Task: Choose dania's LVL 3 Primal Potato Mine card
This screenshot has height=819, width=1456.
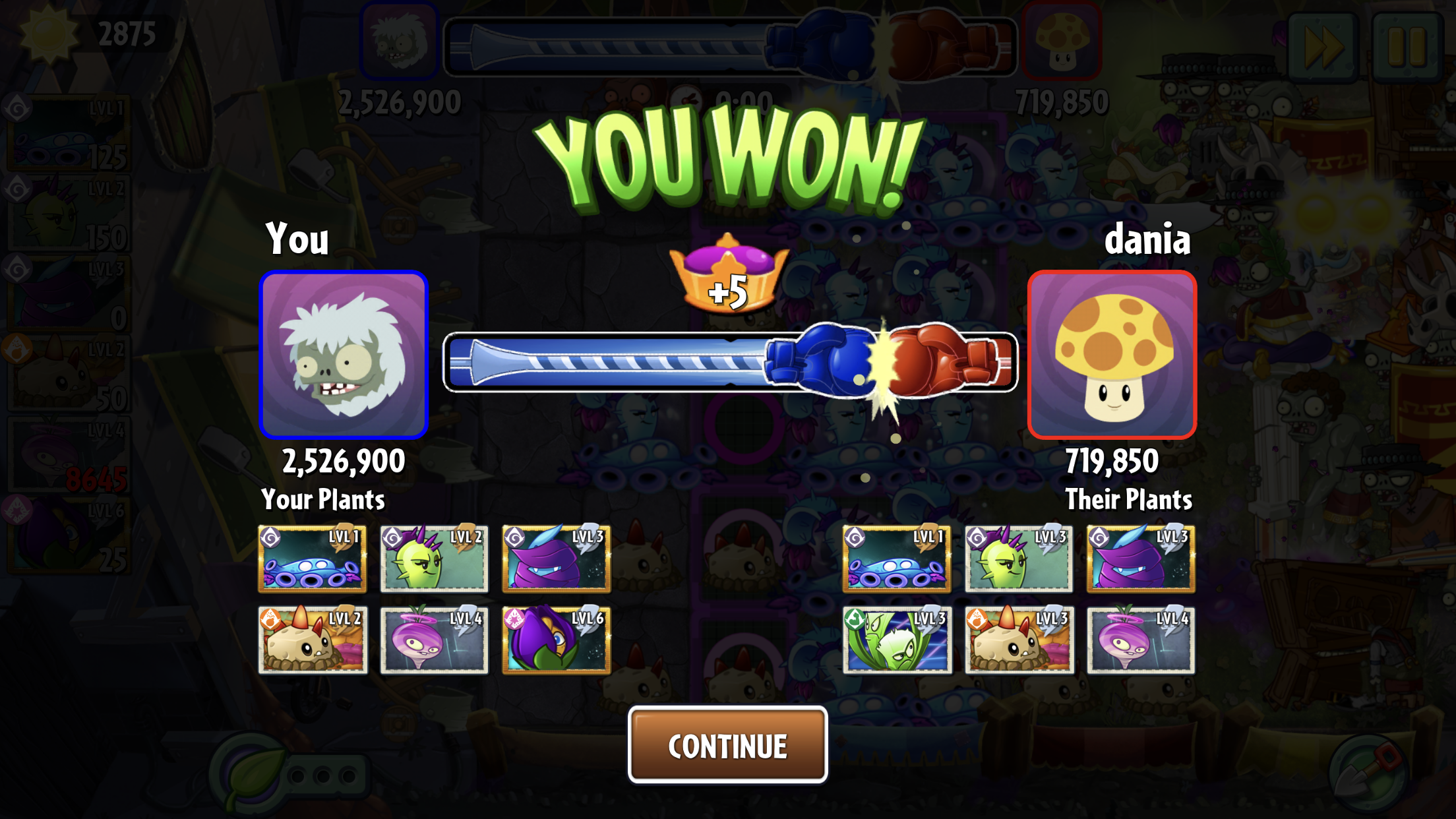Action: pos(1018,640)
